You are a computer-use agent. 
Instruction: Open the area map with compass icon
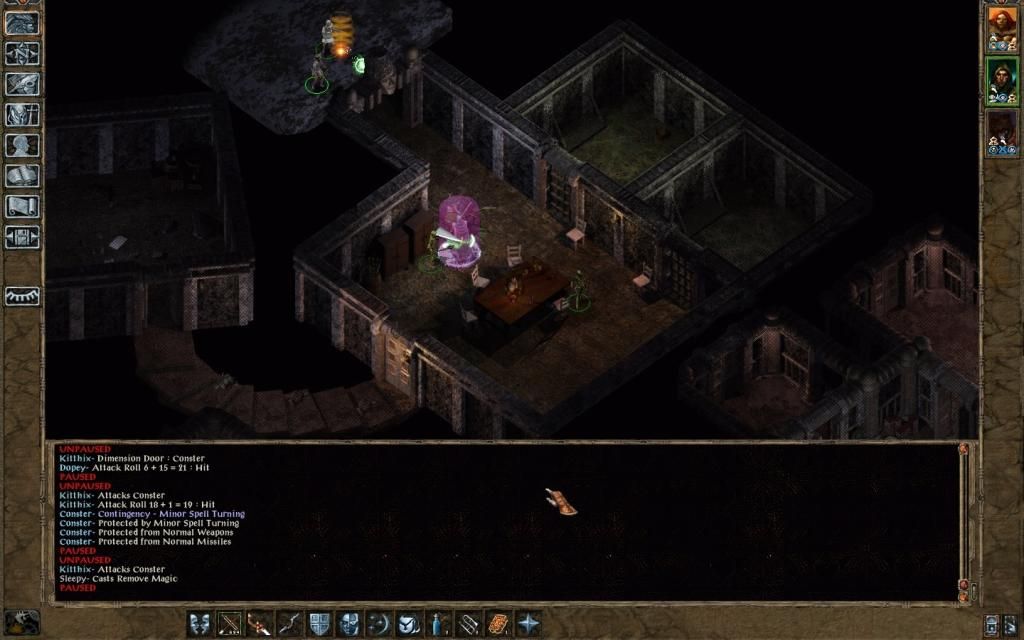point(22,54)
